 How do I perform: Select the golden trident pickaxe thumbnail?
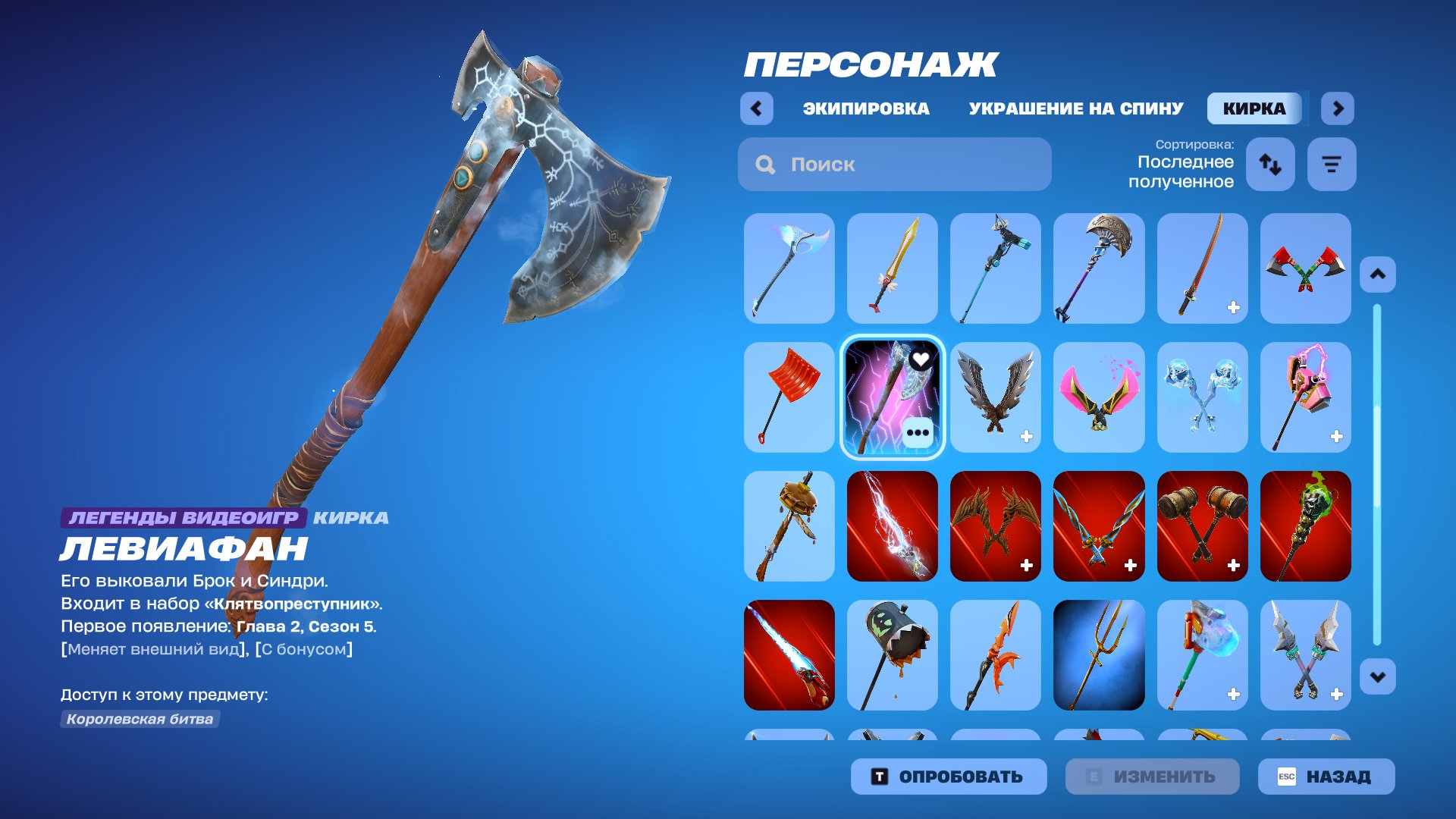coord(1099,656)
